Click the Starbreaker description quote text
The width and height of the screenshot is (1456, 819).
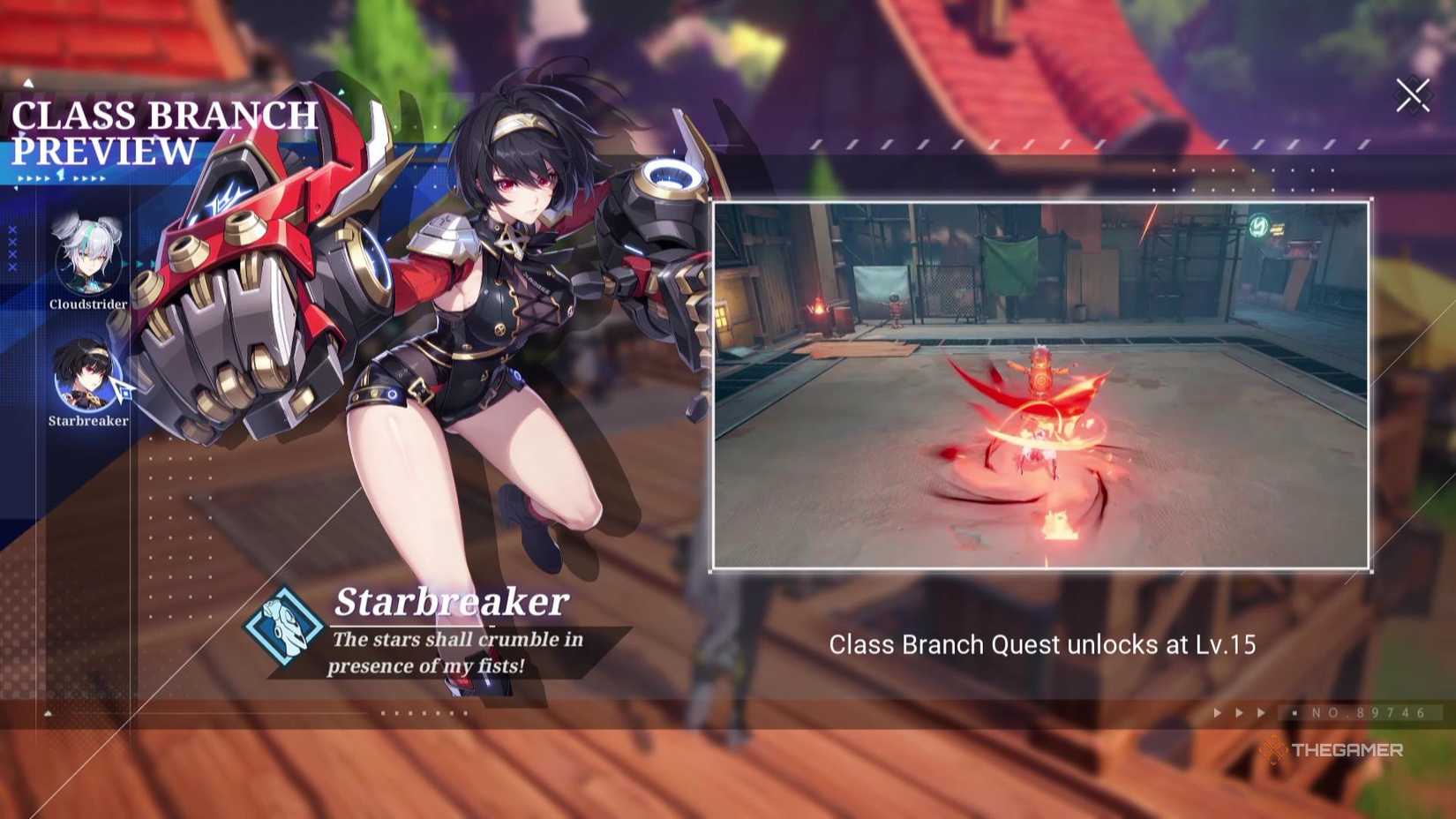(459, 653)
